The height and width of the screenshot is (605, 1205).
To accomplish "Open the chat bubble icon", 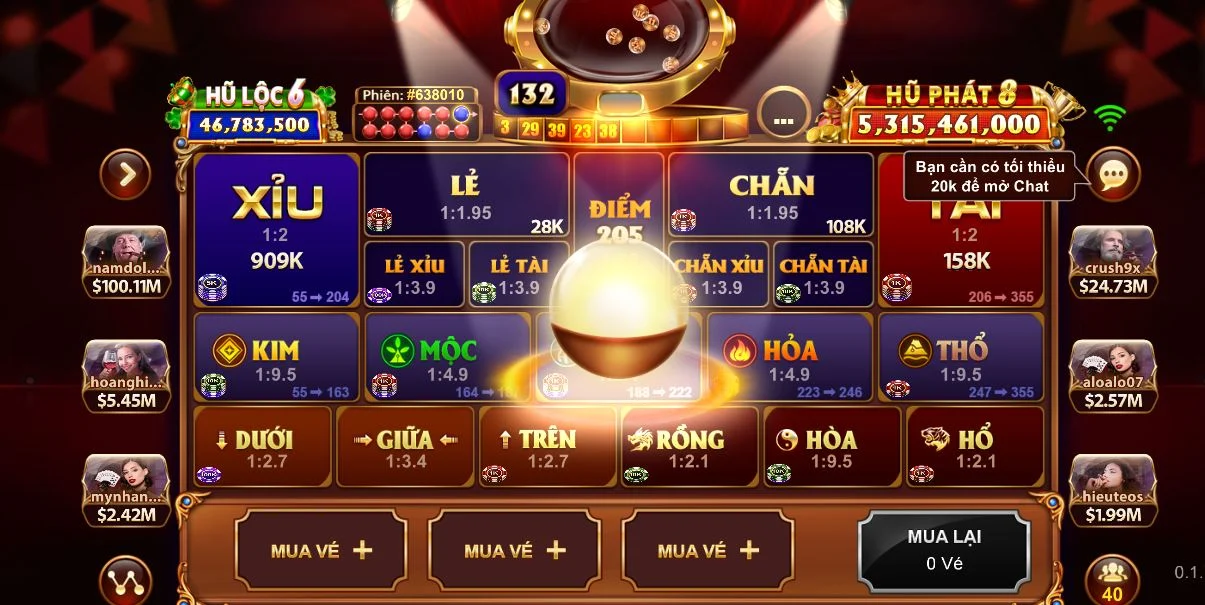I will [1113, 175].
